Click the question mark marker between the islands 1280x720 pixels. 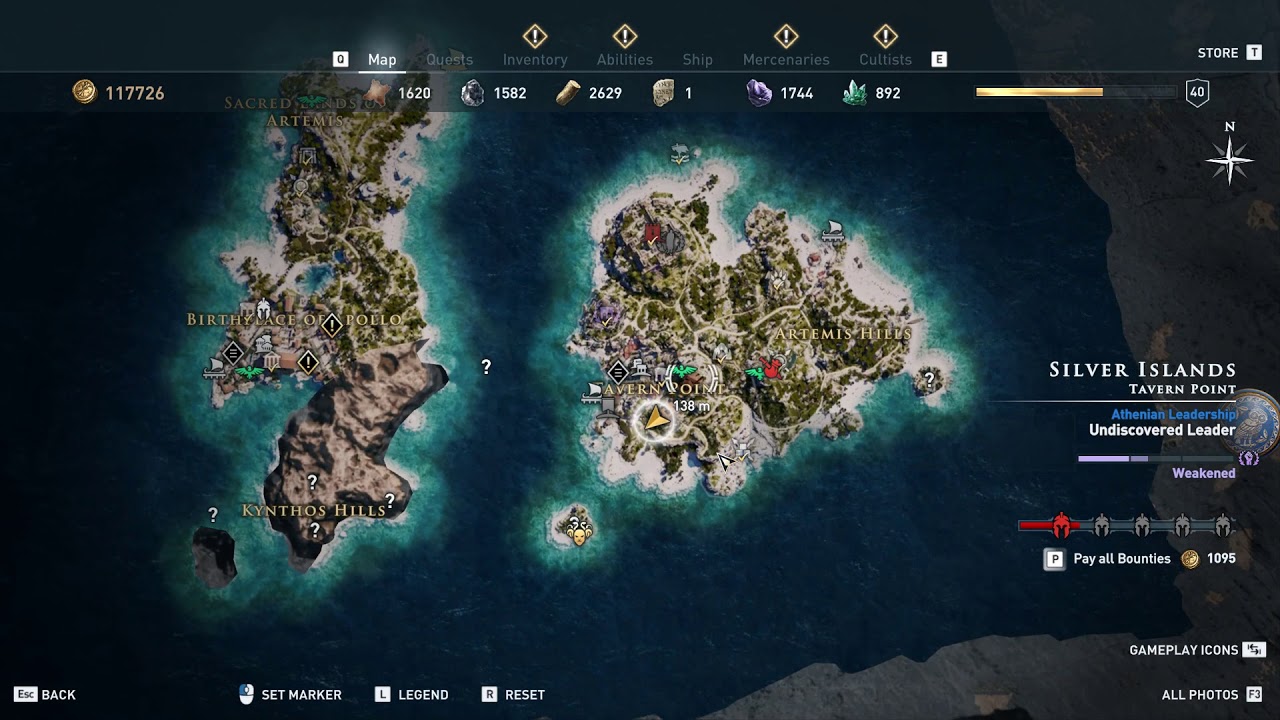pyautogui.click(x=486, y=367)
